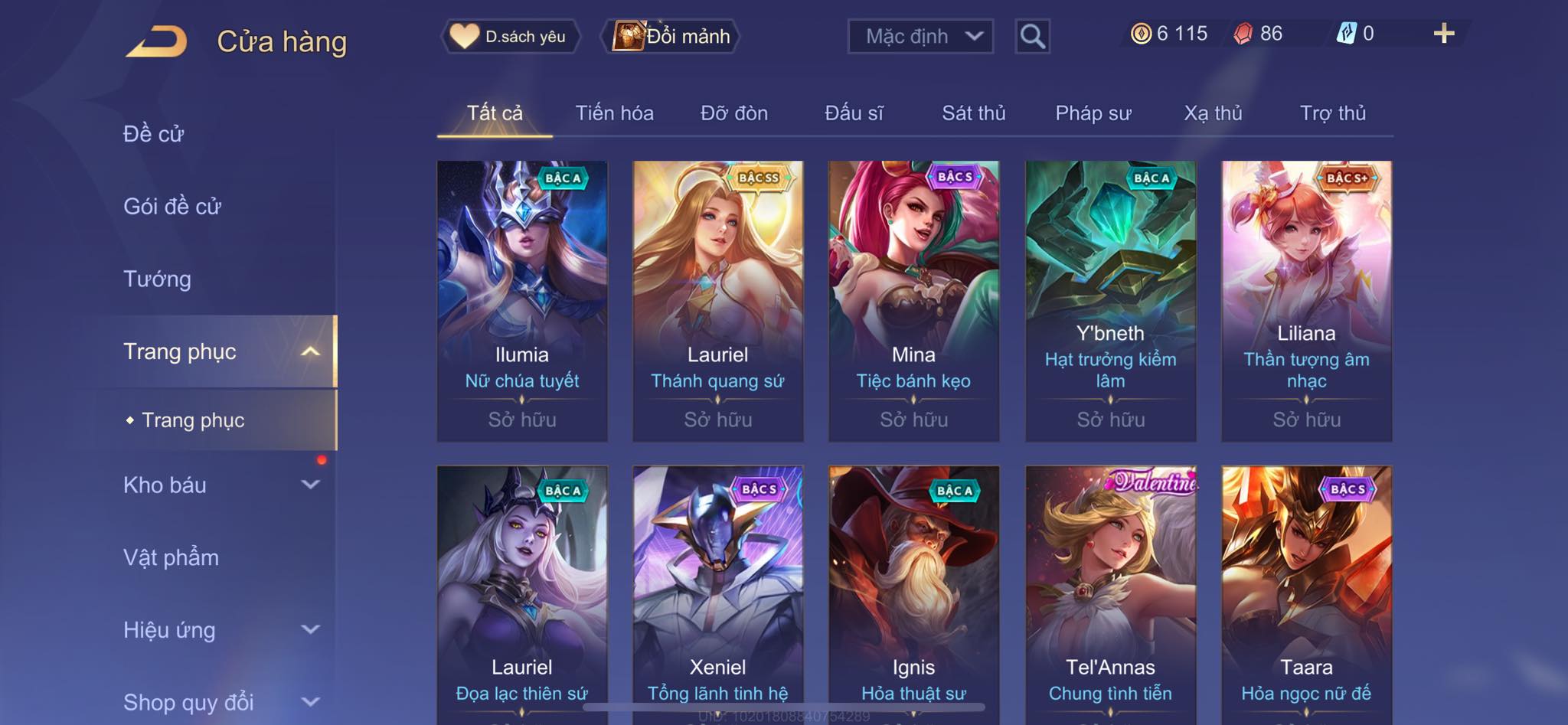Select the Đỡ đòn category tab

[x=733, y=113]
